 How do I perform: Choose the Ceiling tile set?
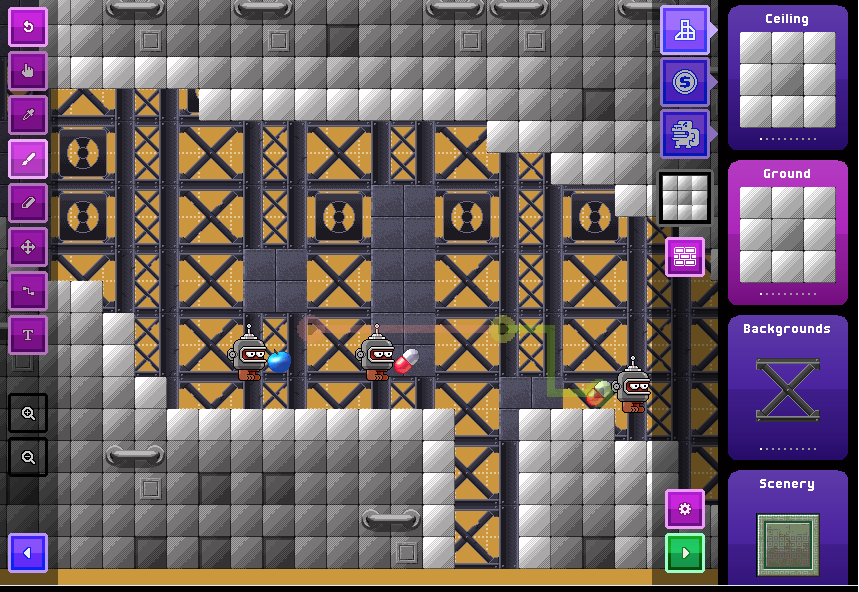(787, 79)
